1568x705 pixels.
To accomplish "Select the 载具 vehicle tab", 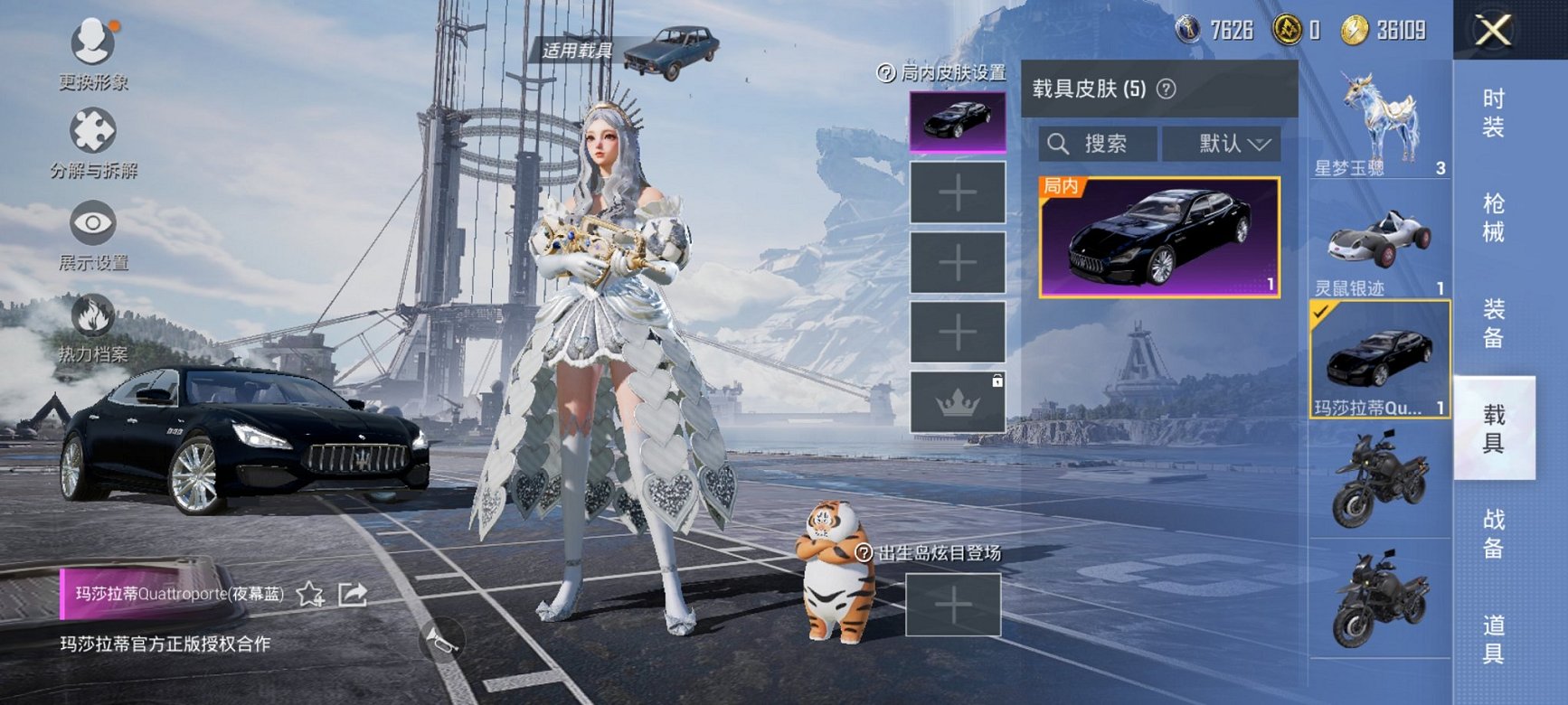I will pyautogui.click(x=1494, y=428).
